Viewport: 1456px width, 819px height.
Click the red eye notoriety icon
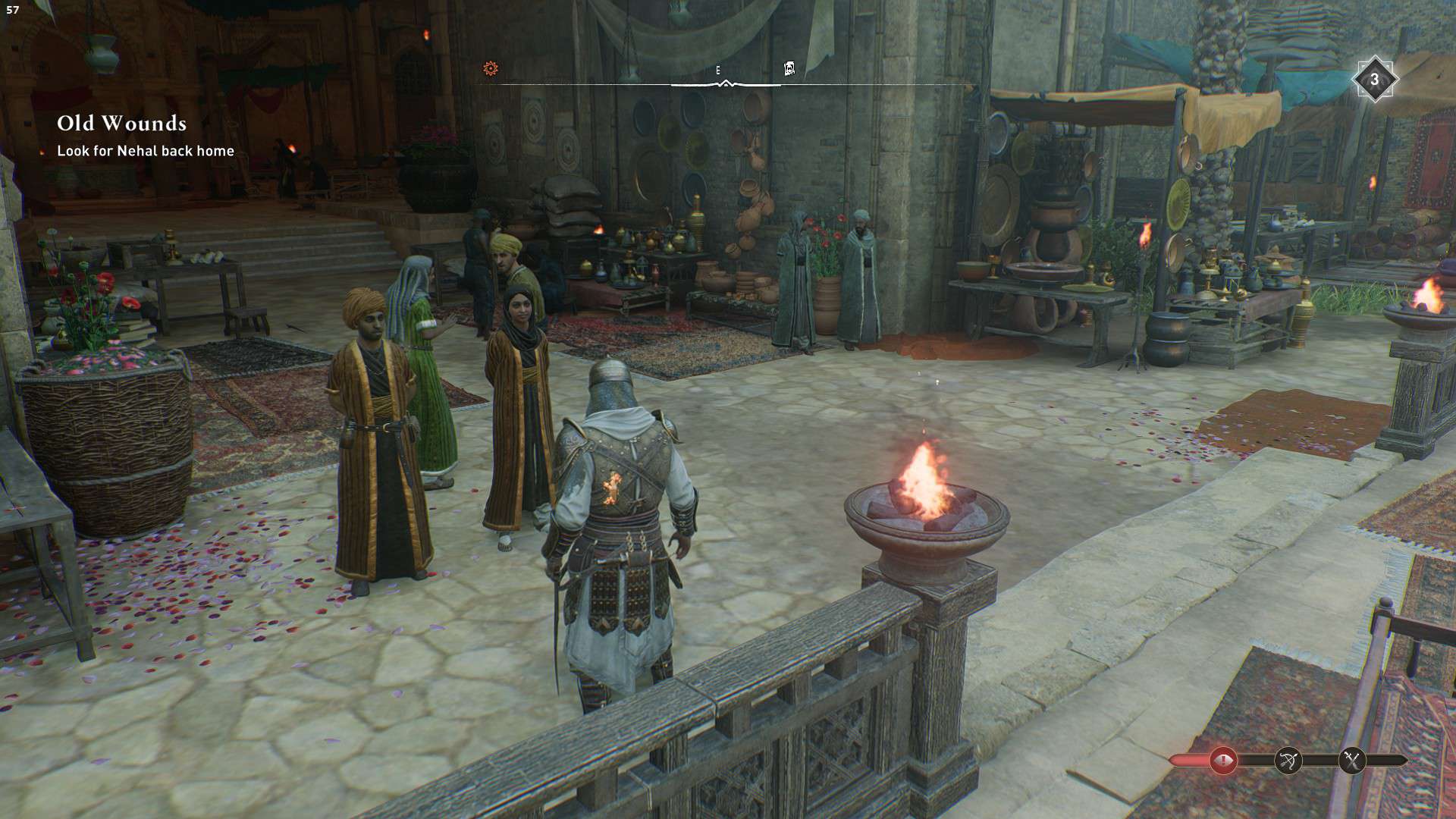1222,760
